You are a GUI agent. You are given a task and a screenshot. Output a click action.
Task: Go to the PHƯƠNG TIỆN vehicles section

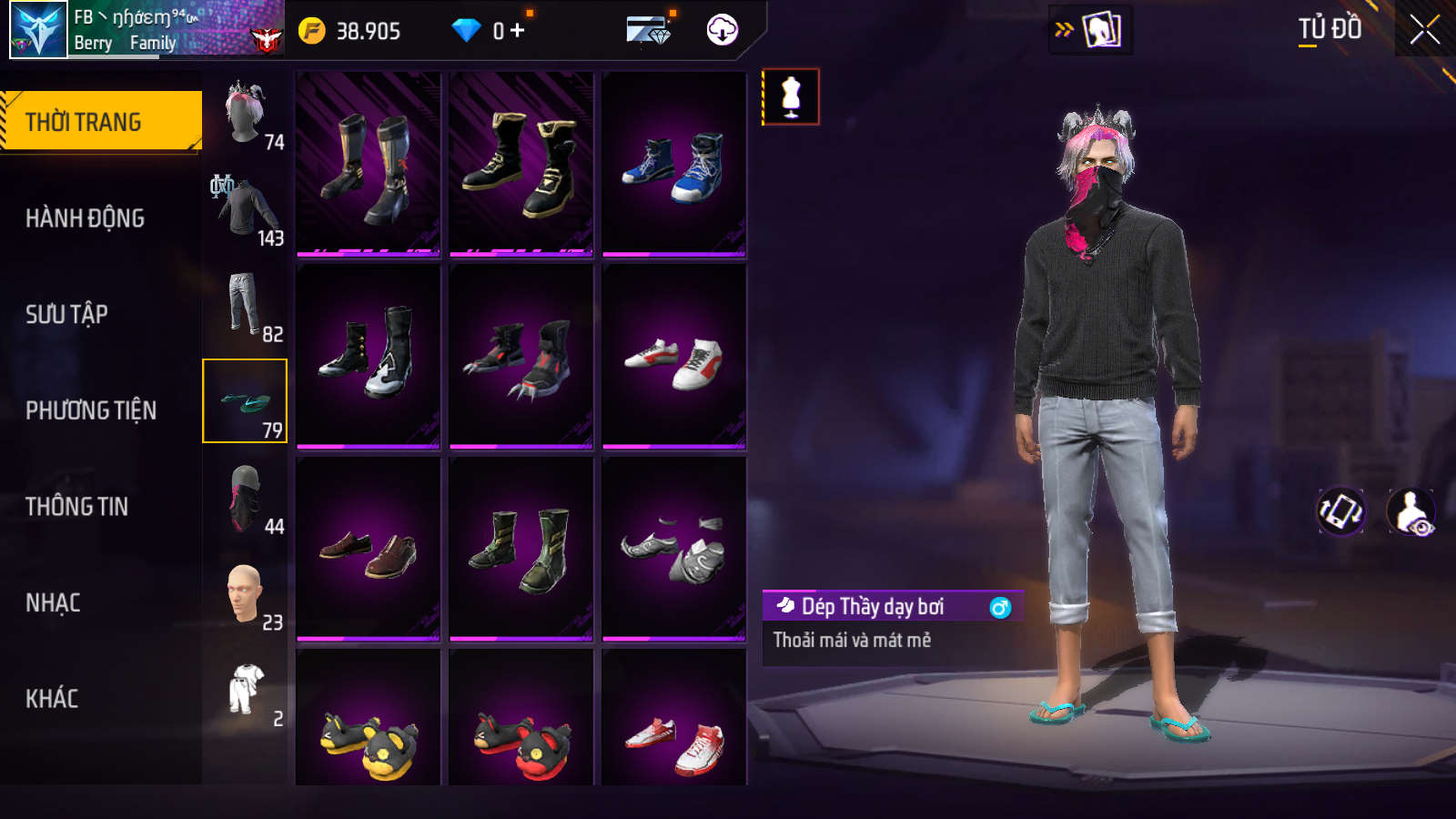click(91, 410)
